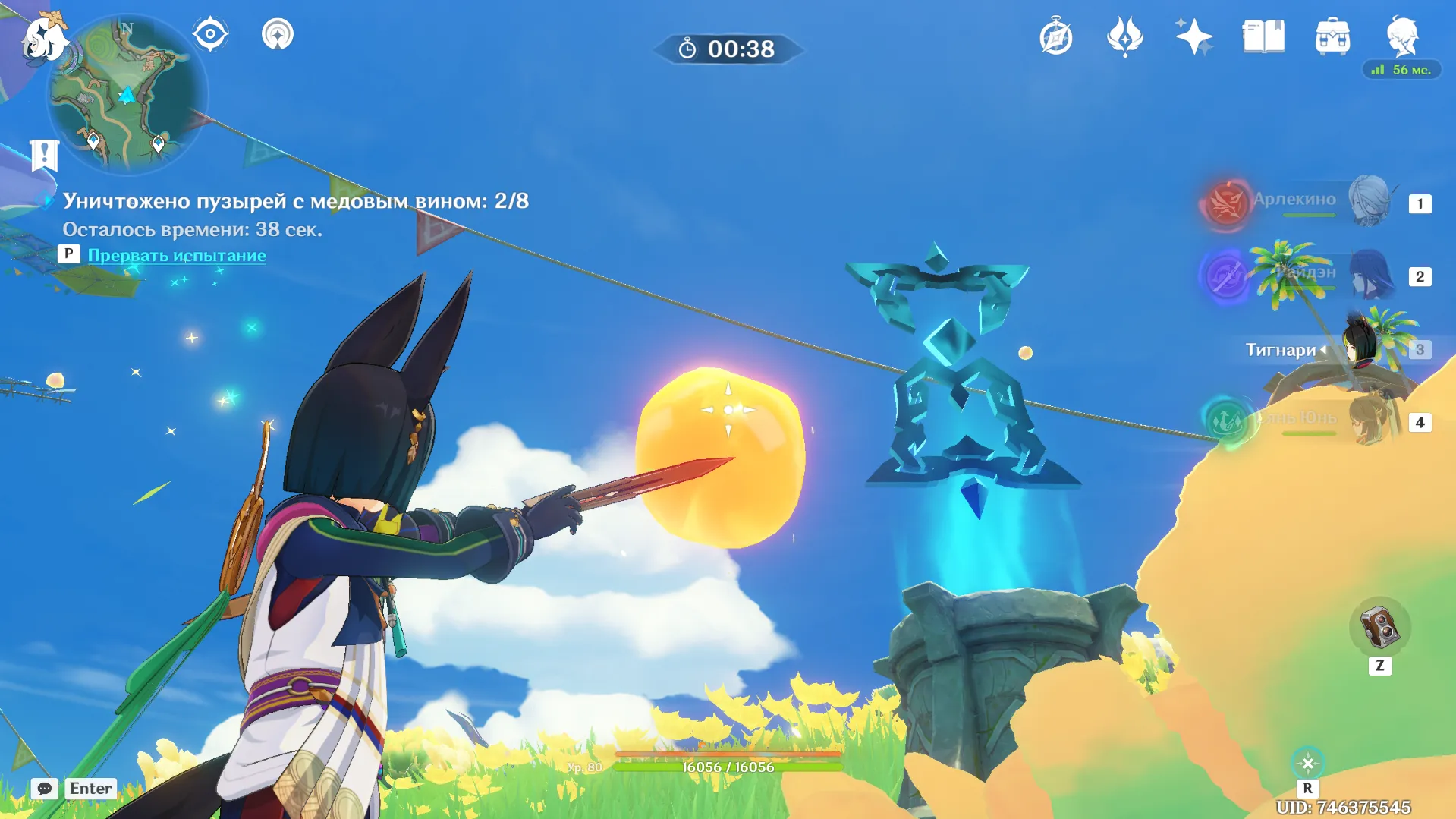1456x819 pixels.
Task: Toggle elemental sight eye icon near minimap
Action: coord(210,33)
